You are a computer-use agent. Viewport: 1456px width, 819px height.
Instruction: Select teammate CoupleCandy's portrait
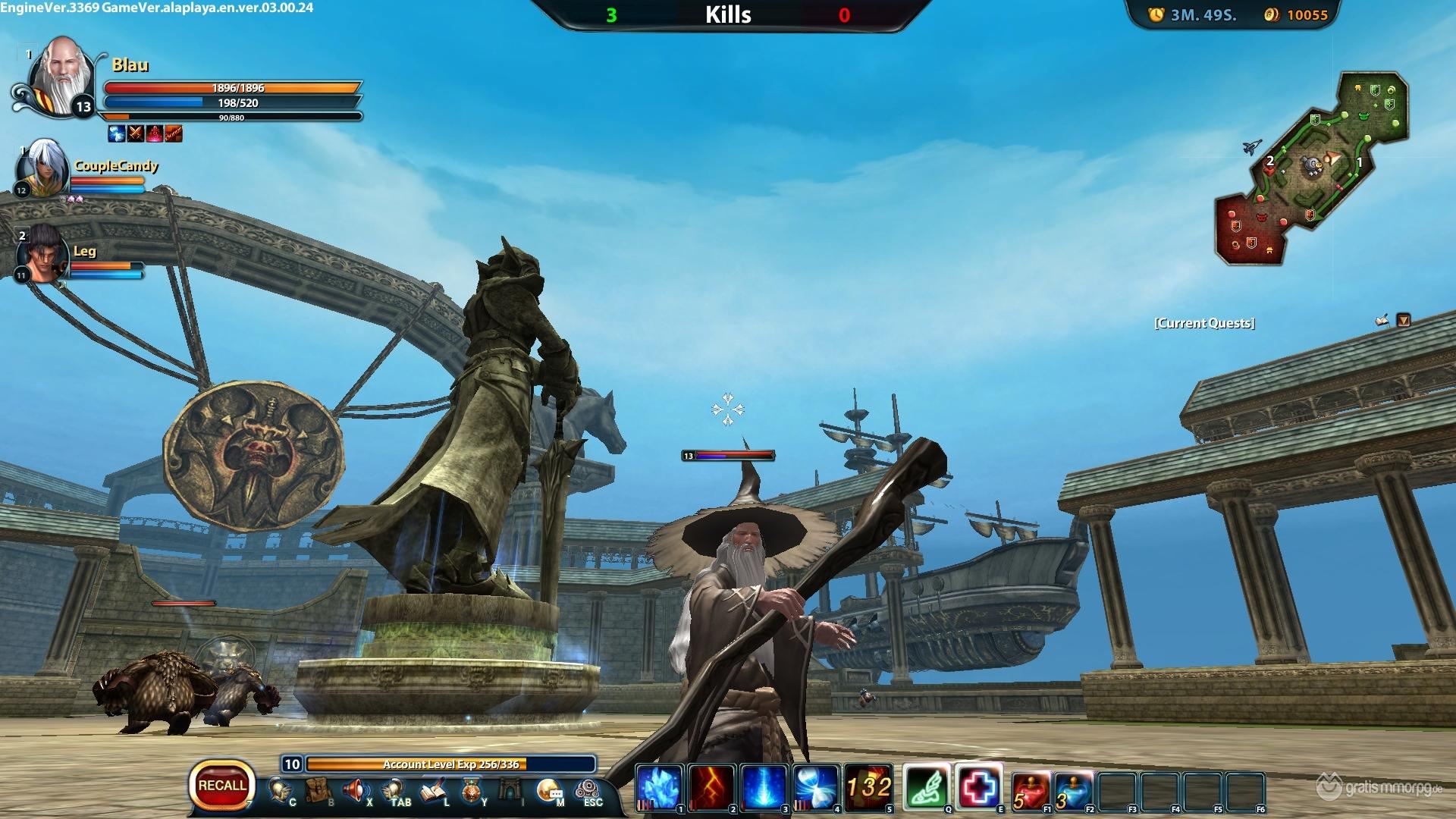42,168
